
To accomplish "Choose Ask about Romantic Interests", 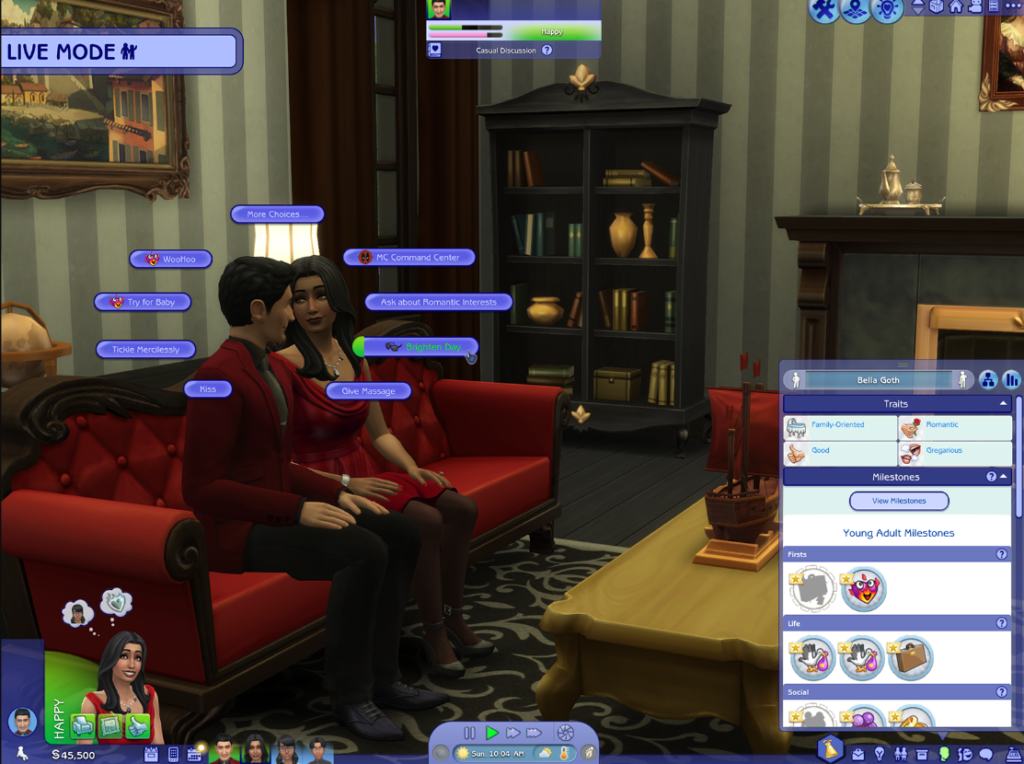I will (438, 302).
